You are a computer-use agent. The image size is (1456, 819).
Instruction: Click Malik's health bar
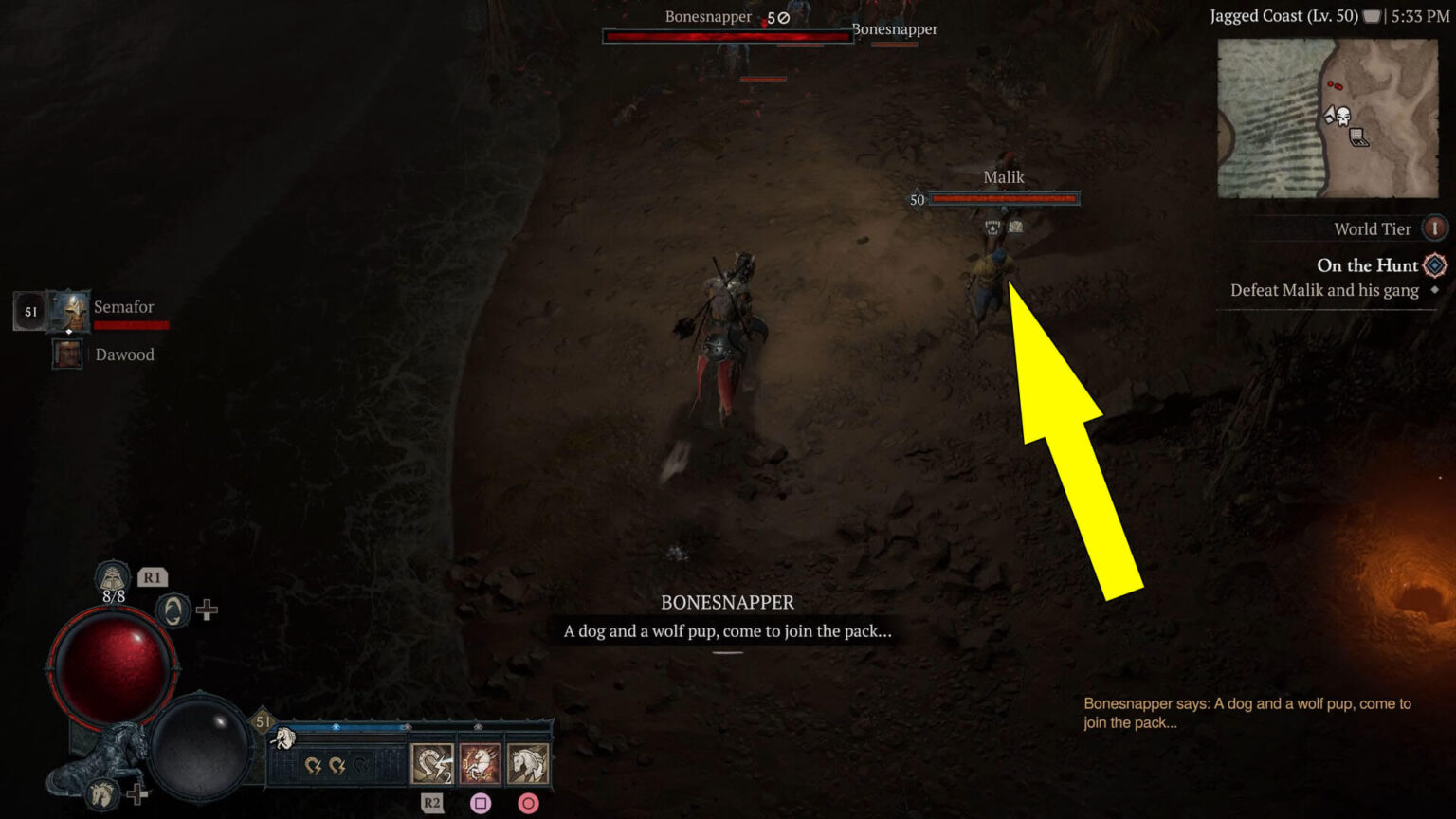(1003, 199)
